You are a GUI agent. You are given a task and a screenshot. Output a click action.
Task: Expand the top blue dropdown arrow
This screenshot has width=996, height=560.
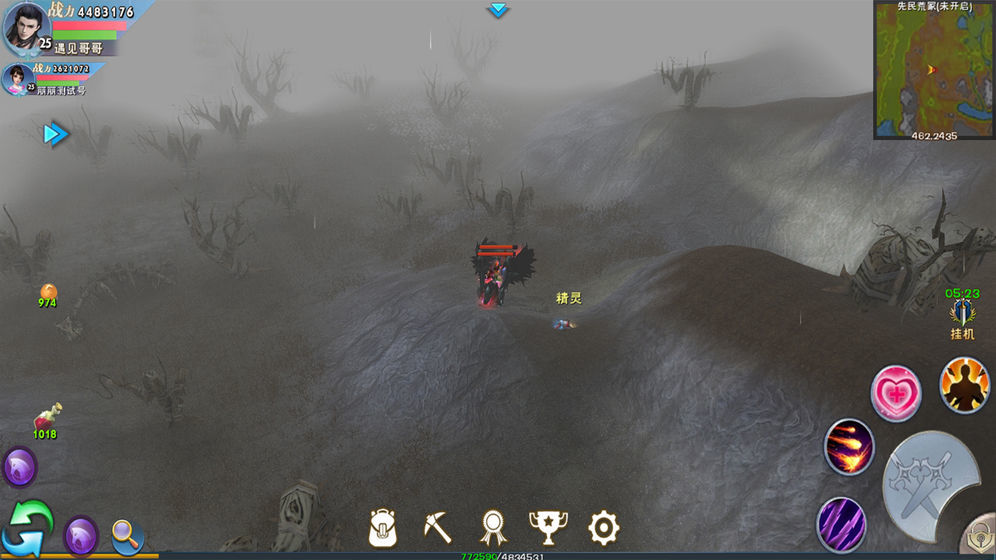(x=498, y=10)
